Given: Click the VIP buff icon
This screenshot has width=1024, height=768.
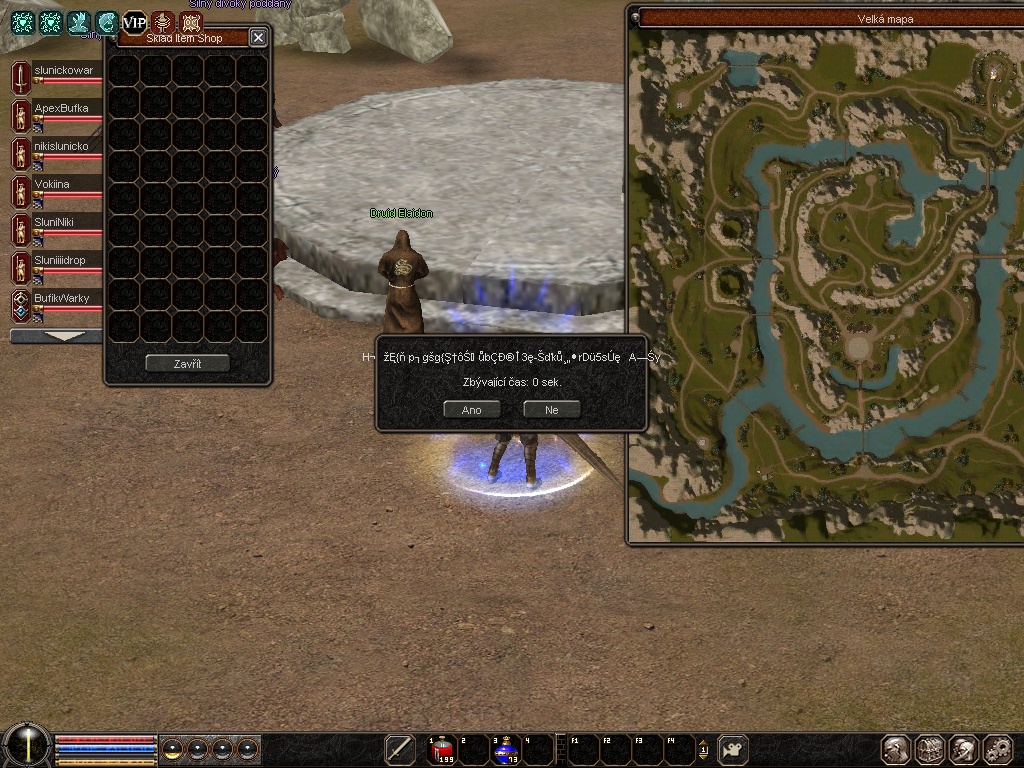Looking at the screenshot, I should click(x=134, y=23).
